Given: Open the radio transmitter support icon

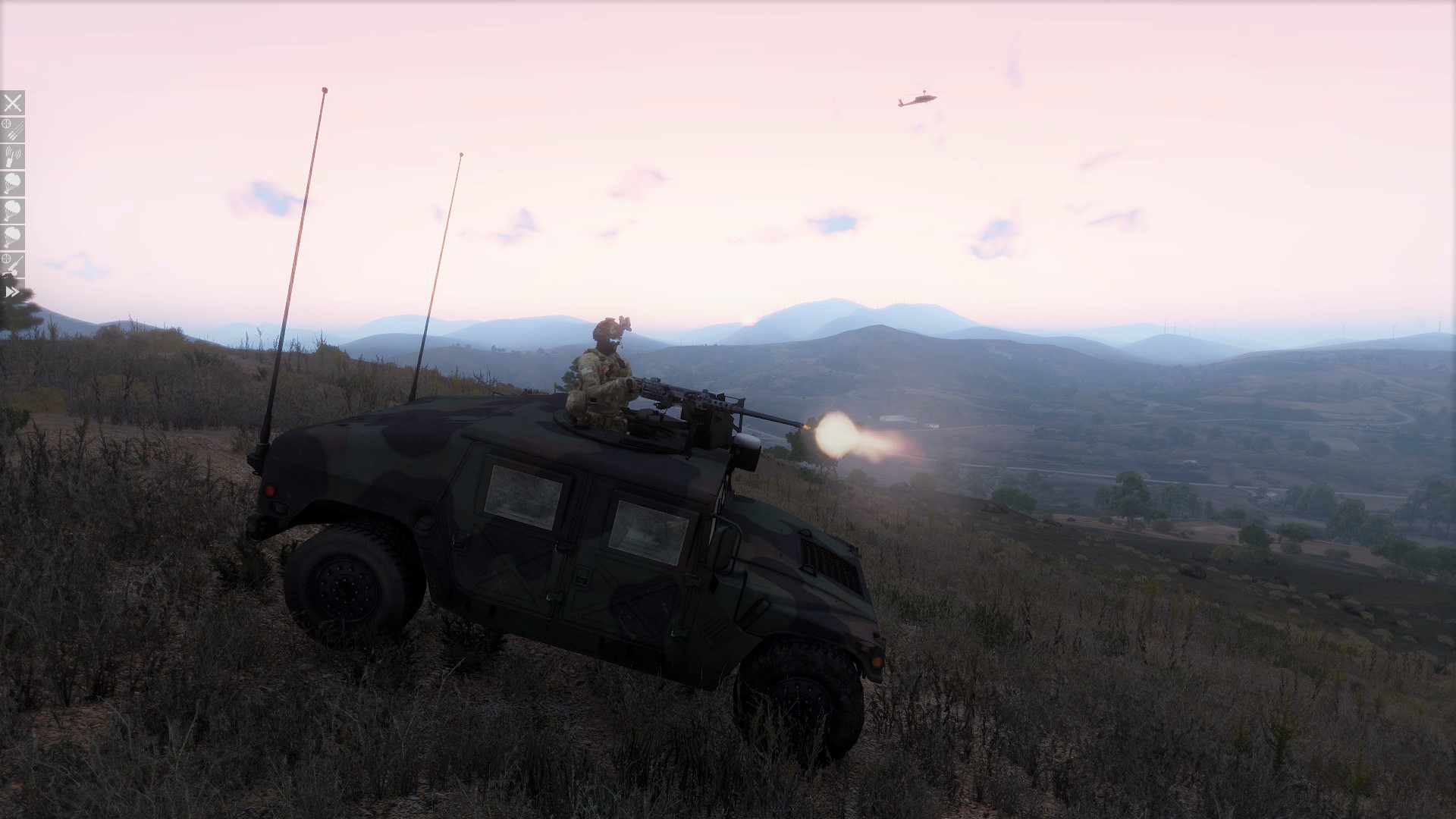Looking at the screenshot, I should tap(13, 157).
